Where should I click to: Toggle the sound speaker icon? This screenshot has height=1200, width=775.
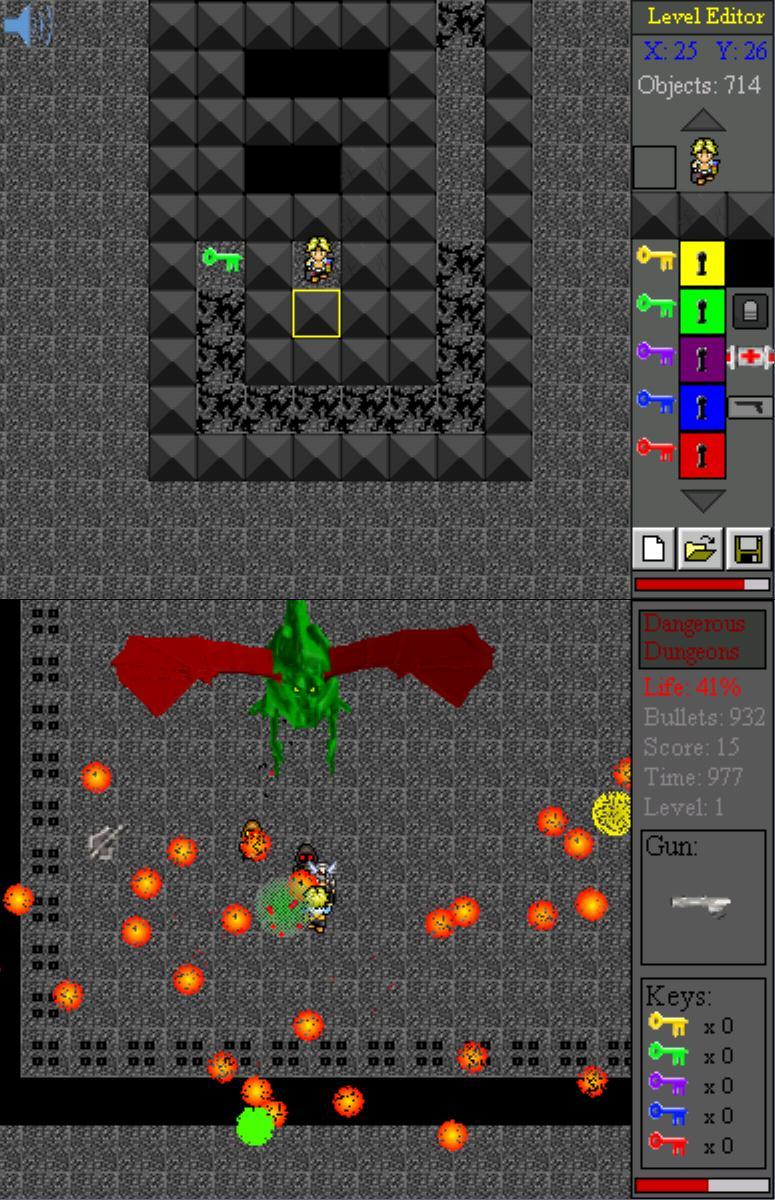click(27, 25)
